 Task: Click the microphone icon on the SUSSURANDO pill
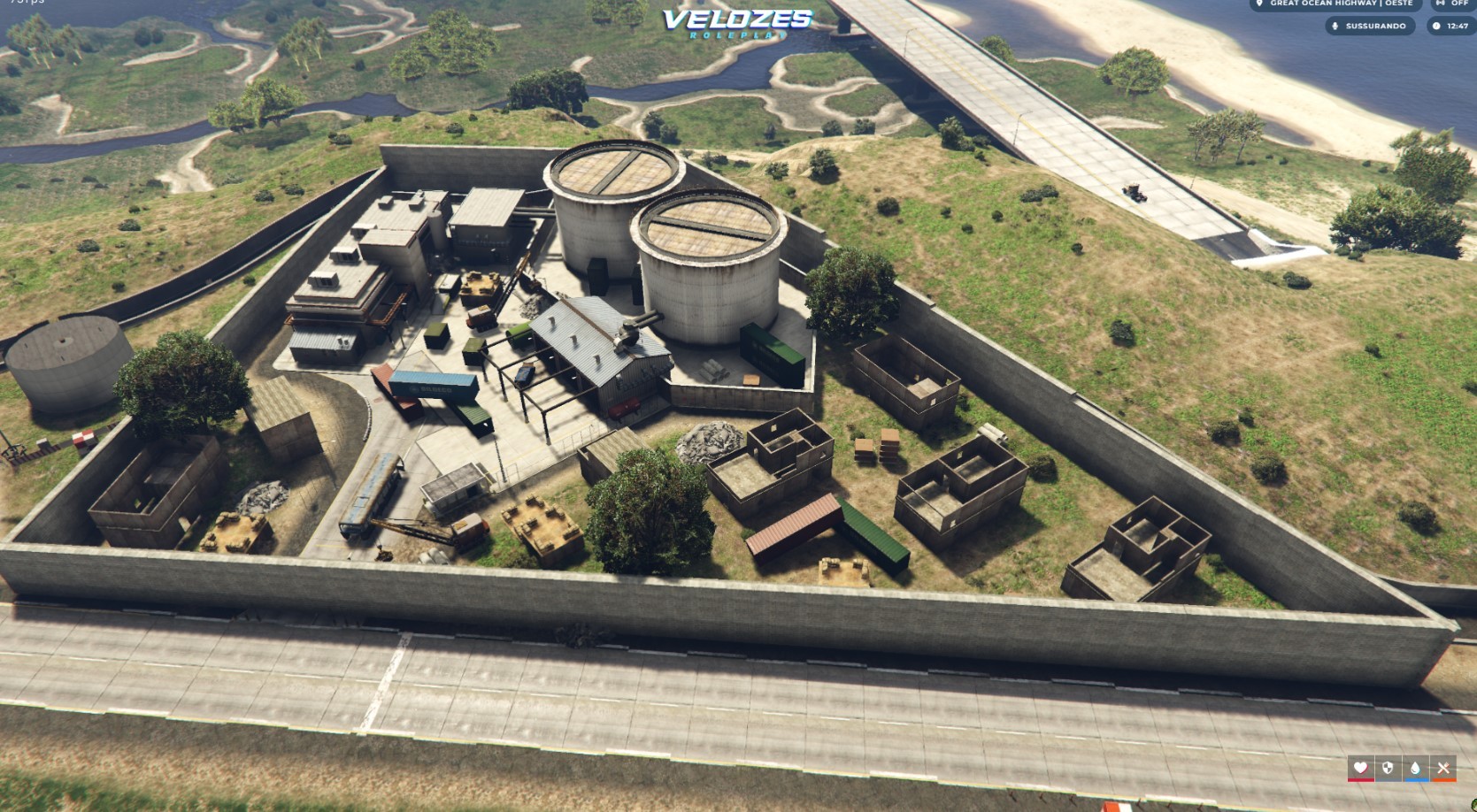click(1336, 27)
